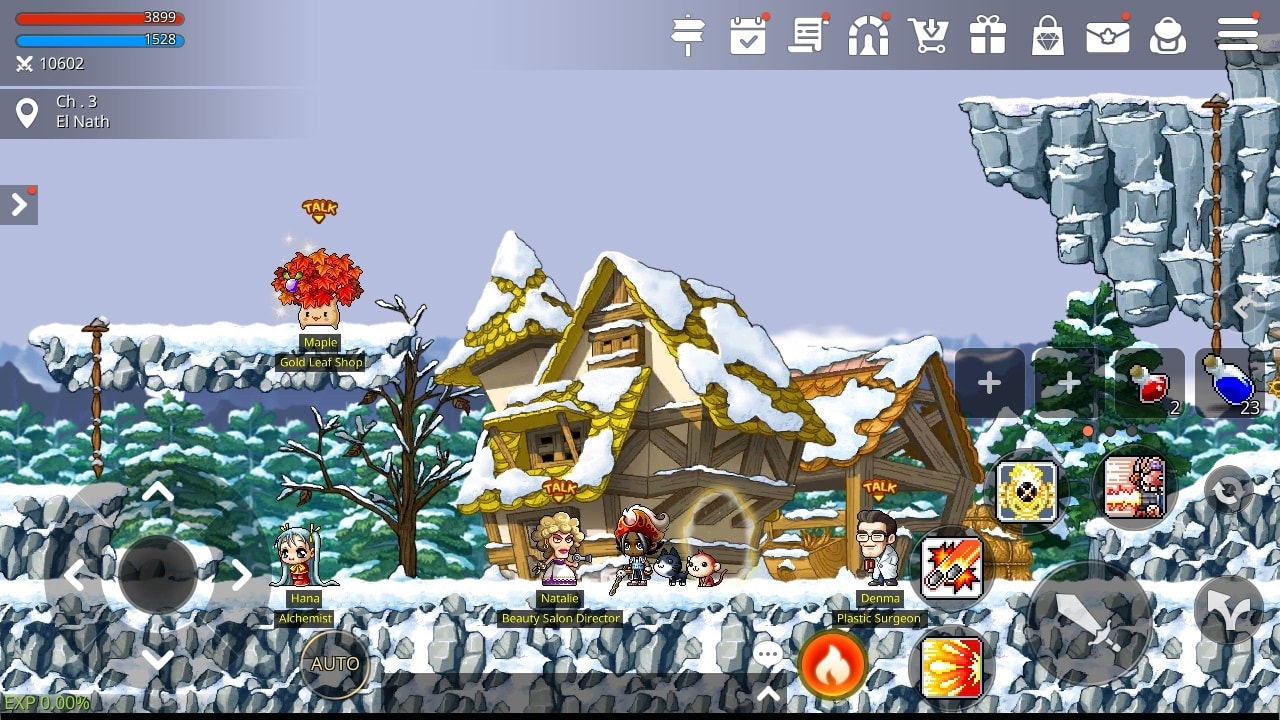The width and height of the screenshot is (1280, 720).
Task: Cast the yellow-red fire blast skill
Action: click(x=951, y=668)
